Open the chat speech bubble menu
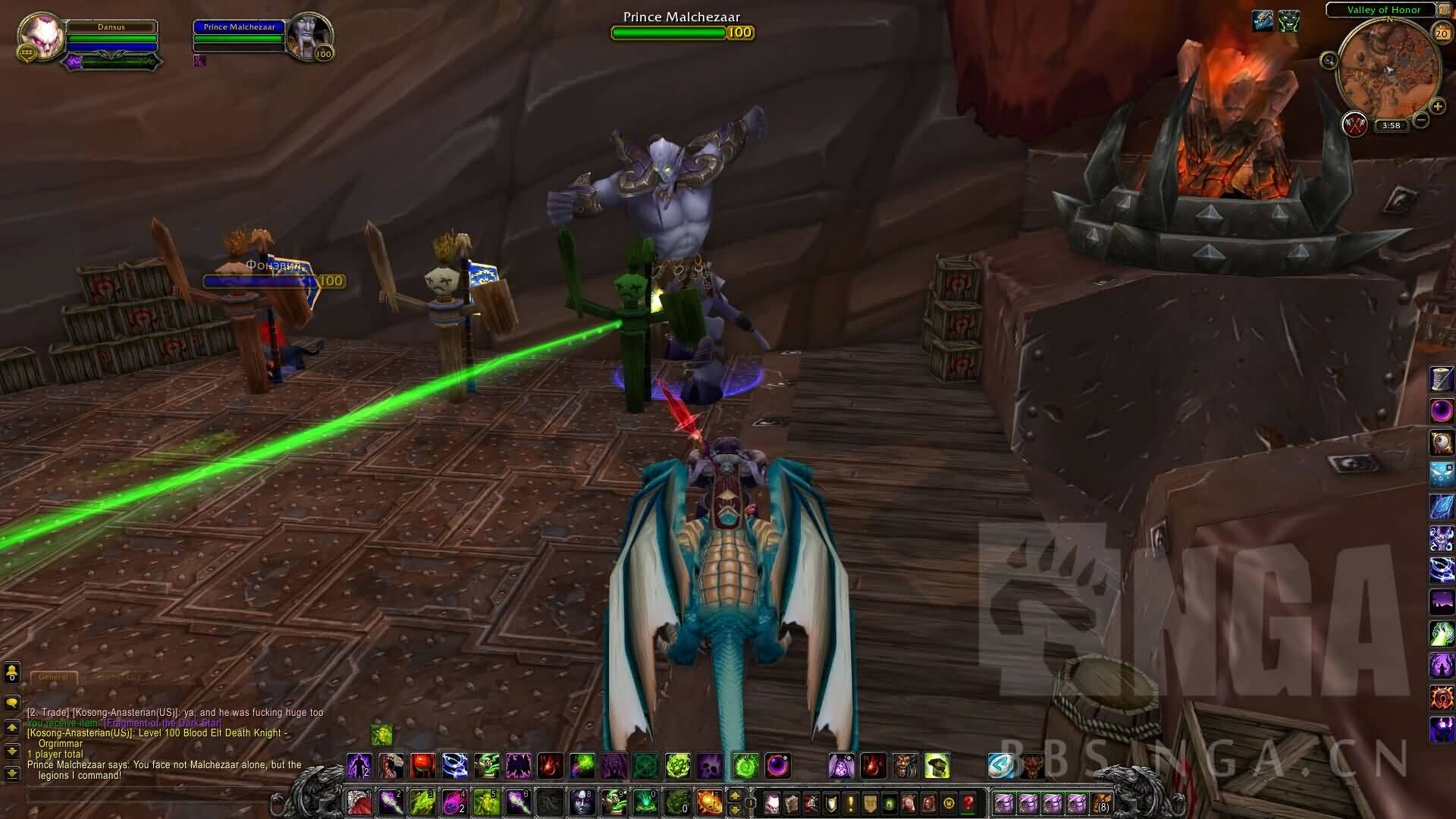 tap(11, 703)
